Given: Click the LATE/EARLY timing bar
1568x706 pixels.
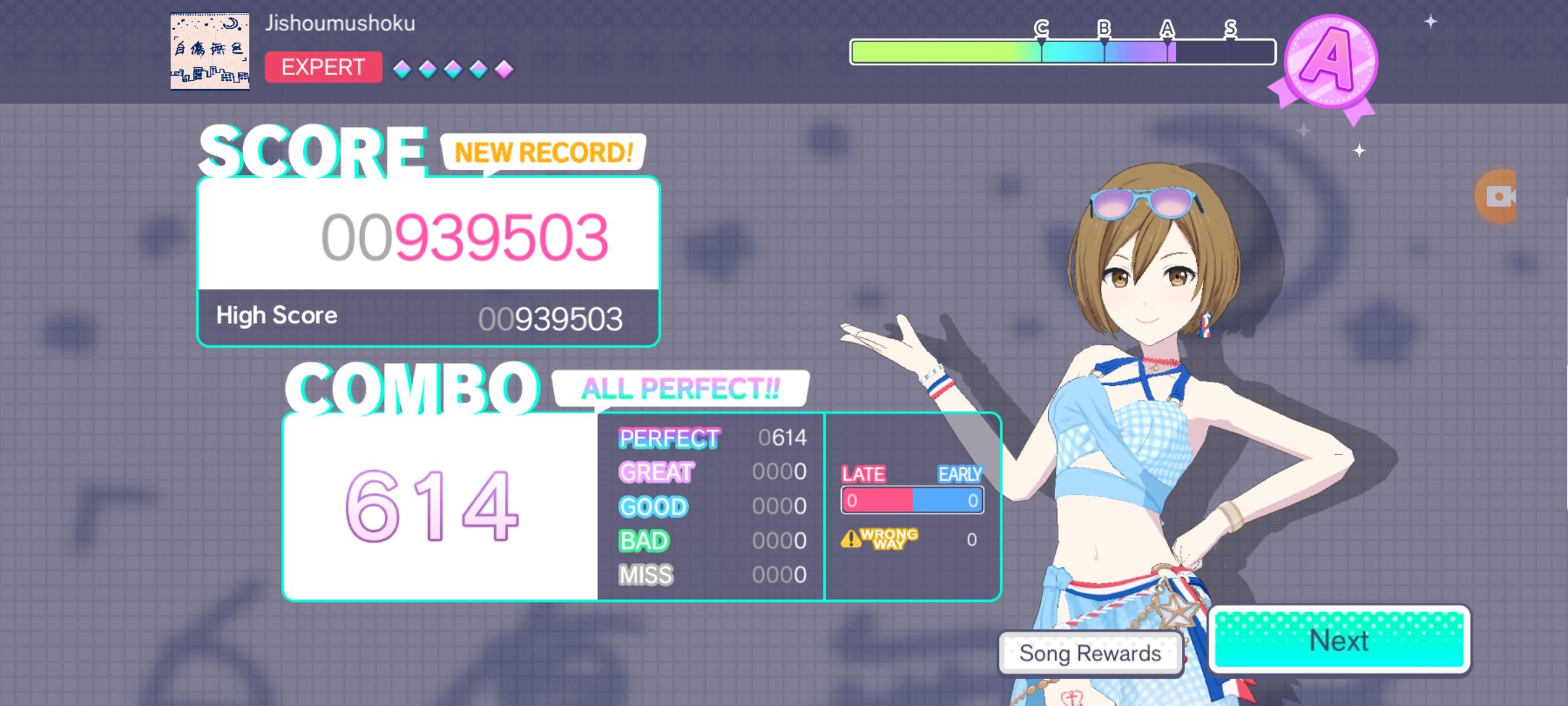Looking at the screenshot, I should [912, 499].
